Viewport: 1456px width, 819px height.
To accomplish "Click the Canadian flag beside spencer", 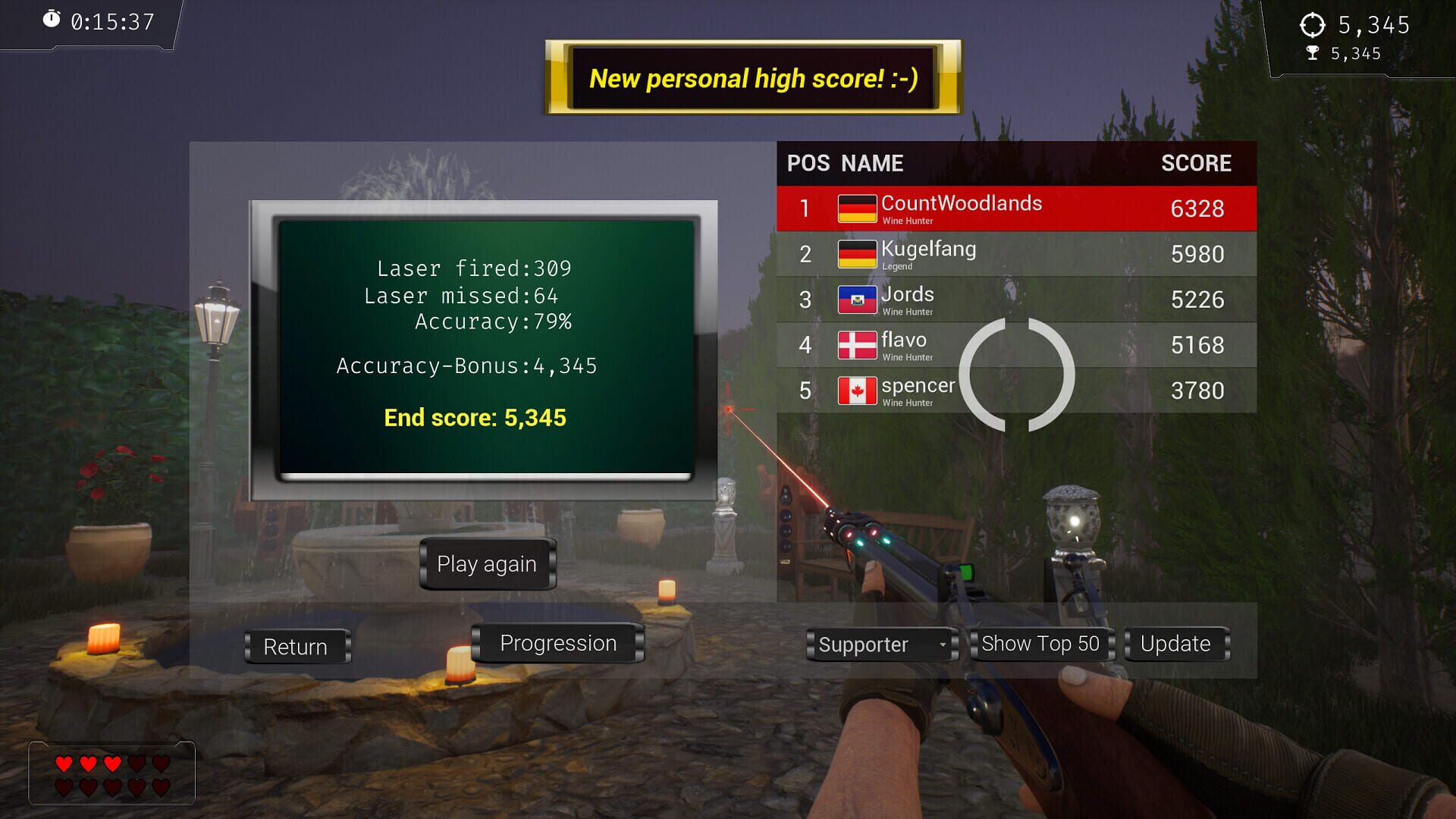I will pos(857,390).
